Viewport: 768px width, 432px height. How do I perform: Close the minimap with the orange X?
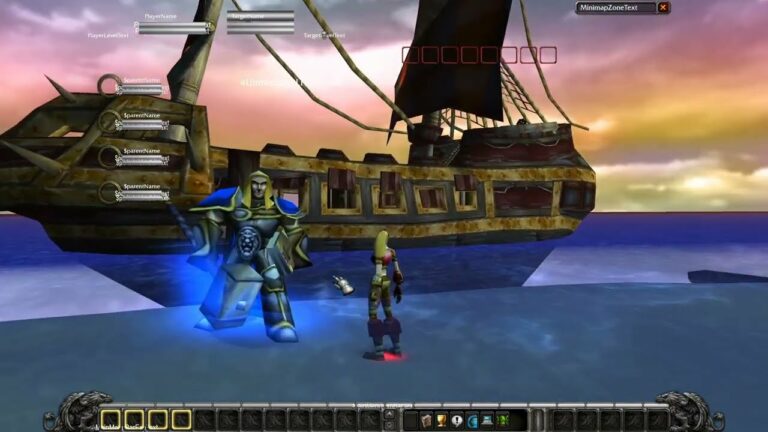(x=663, y=8)
